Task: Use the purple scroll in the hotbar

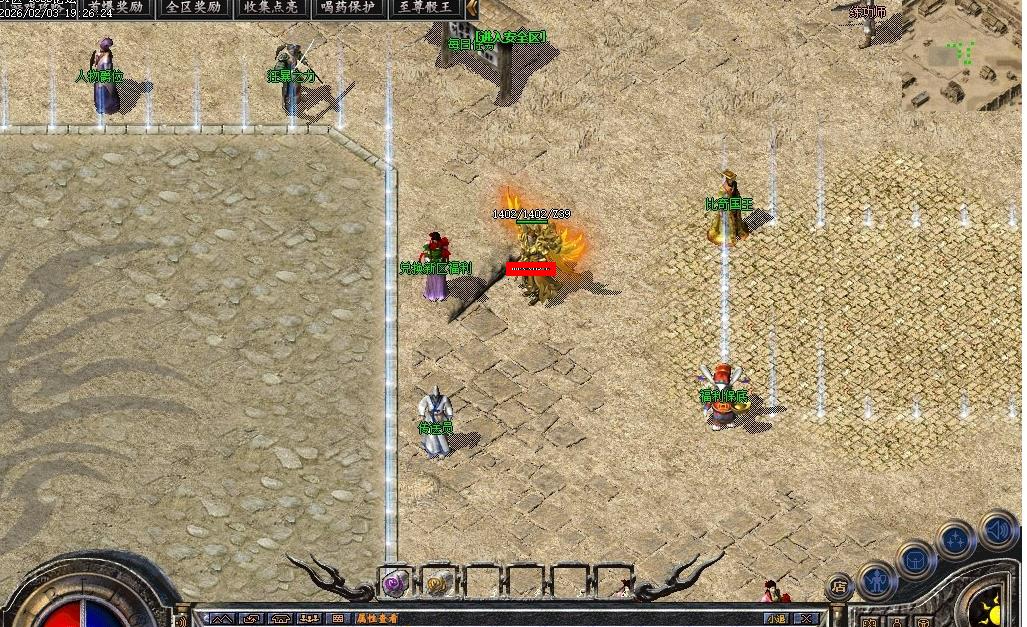Action: [395, 582]
